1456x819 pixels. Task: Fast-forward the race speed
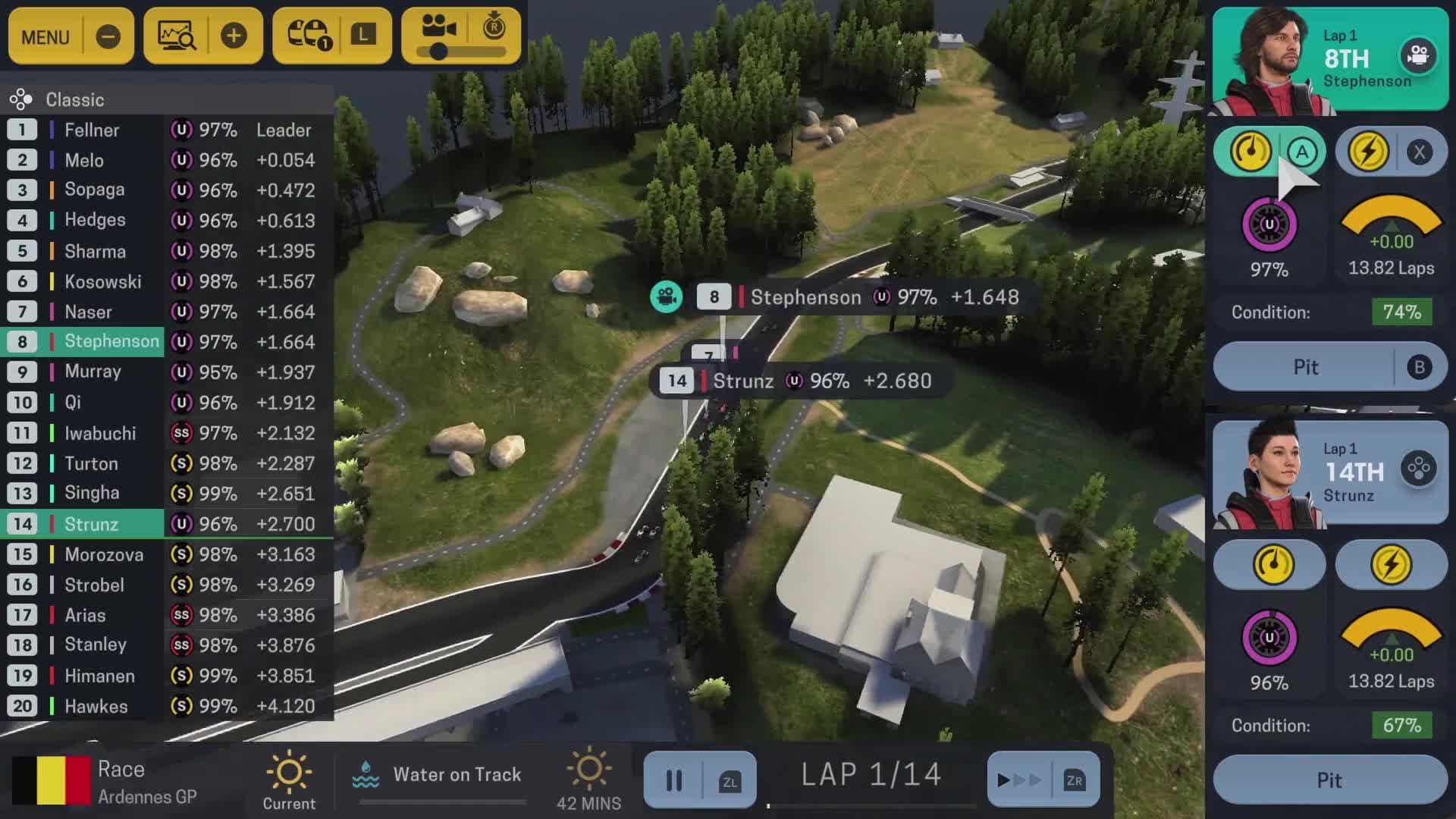tap(1019, 780)
